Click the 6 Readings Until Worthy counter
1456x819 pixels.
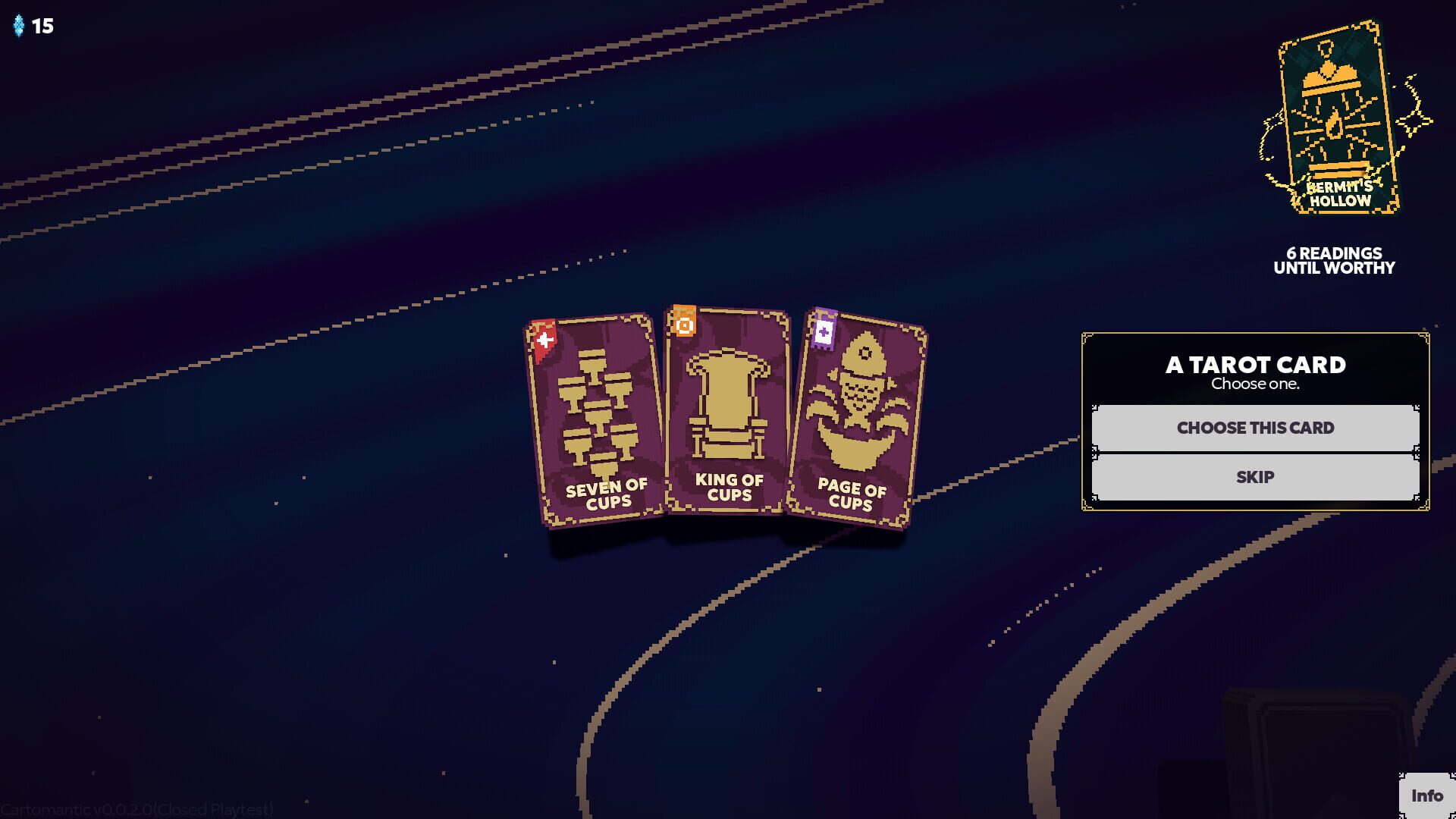1333,261
